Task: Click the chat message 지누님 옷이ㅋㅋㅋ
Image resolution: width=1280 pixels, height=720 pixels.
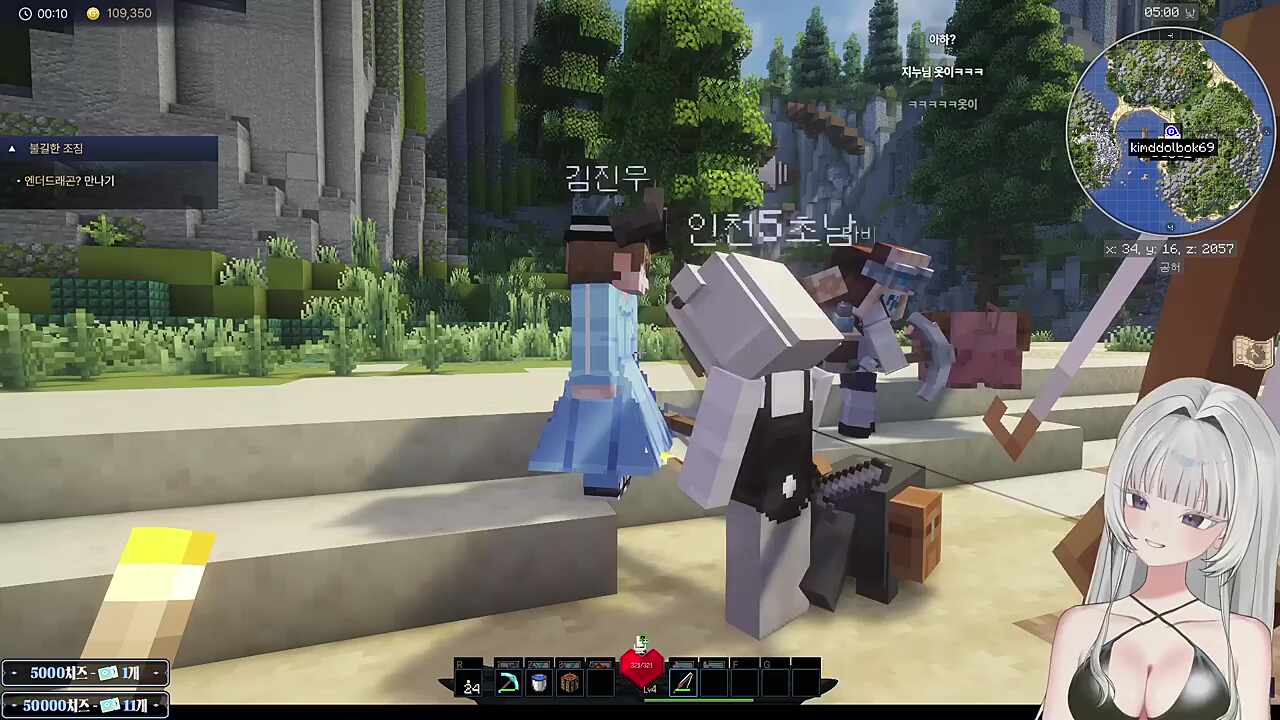Action: pos(939,71)
